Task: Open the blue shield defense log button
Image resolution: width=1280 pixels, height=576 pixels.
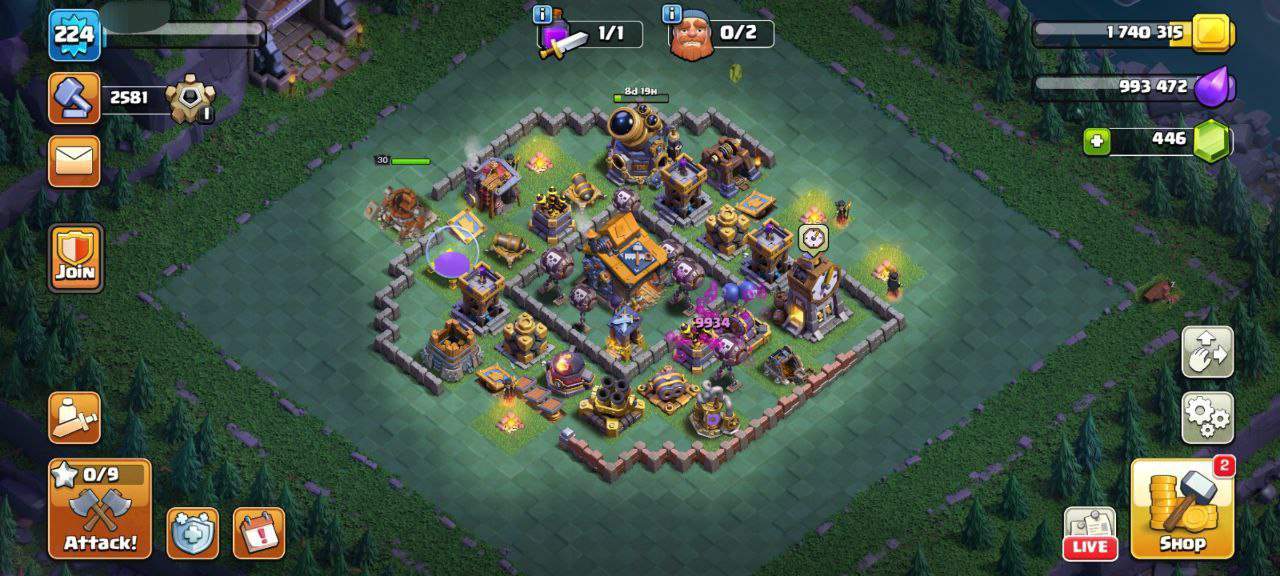Action: pos(192,533)
